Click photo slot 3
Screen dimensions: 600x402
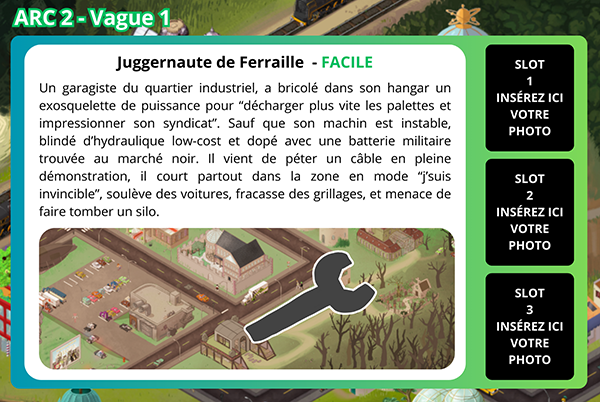(529, 326)
